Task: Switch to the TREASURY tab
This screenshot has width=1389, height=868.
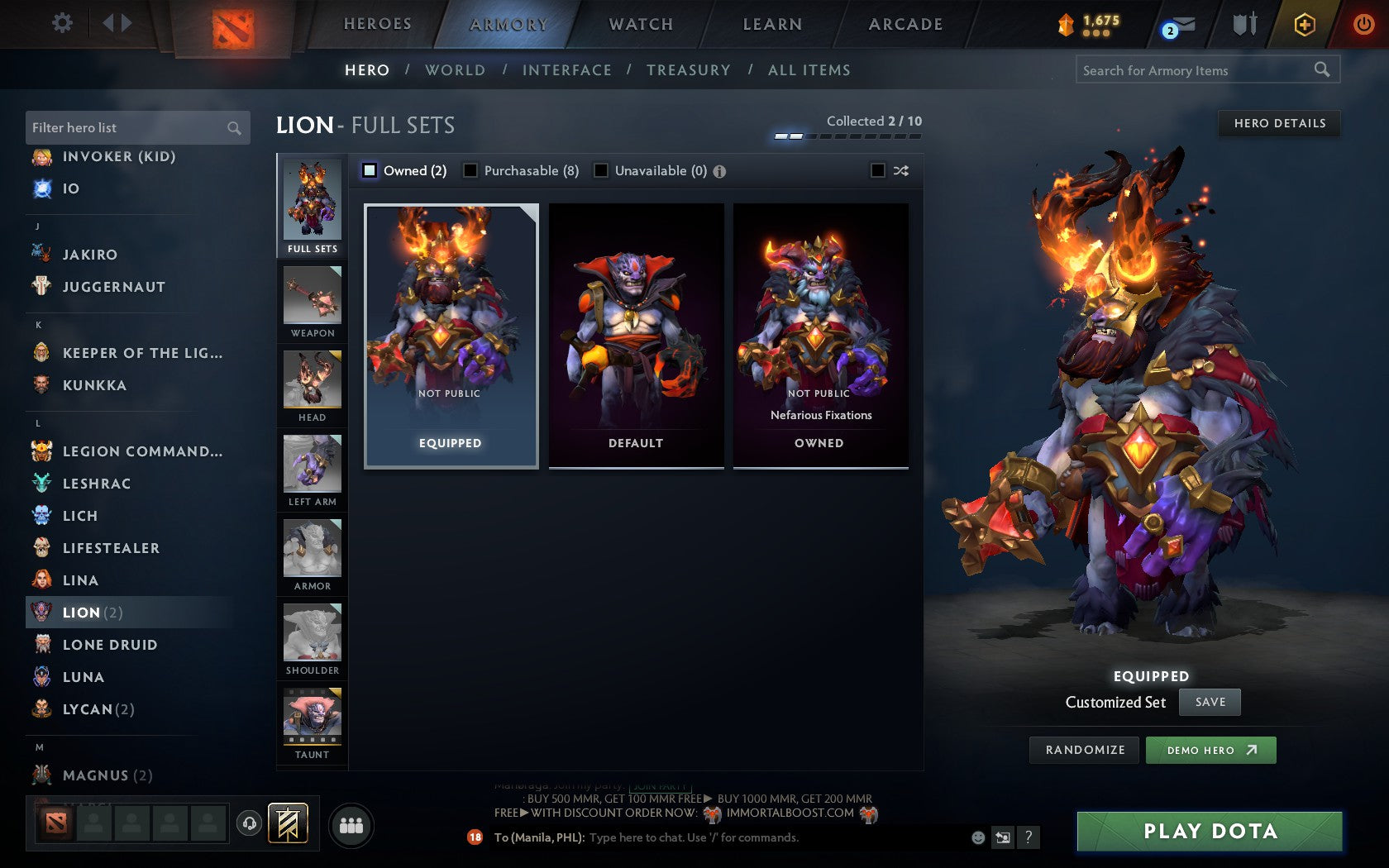Action: click(689, 70)
